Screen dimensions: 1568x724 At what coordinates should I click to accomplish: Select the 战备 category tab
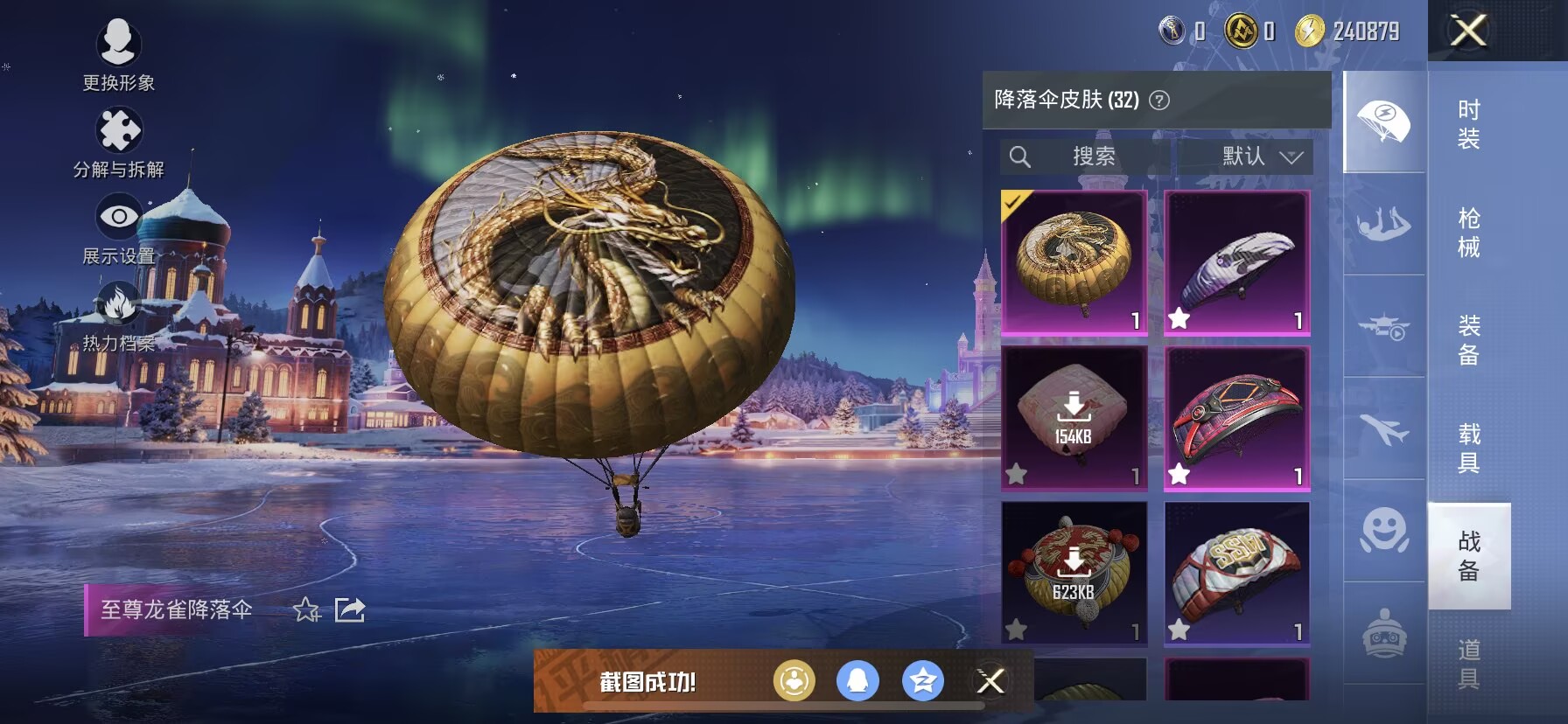(x=1468, y=556)
